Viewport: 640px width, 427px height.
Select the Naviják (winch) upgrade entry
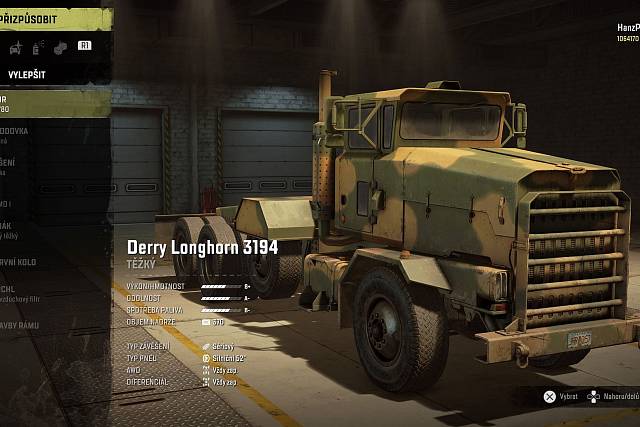40,231
